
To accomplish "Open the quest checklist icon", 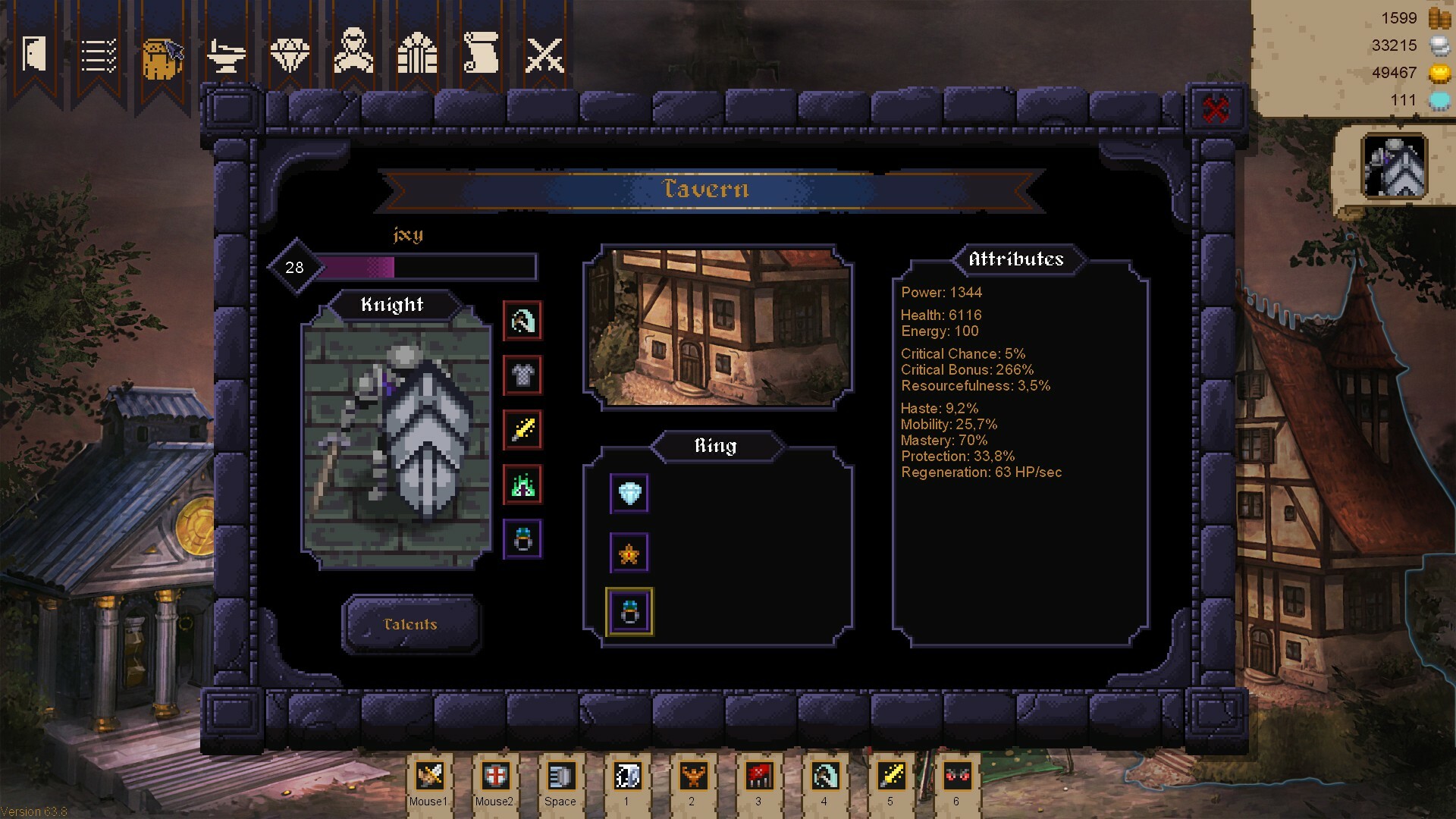I will [99, 53].
